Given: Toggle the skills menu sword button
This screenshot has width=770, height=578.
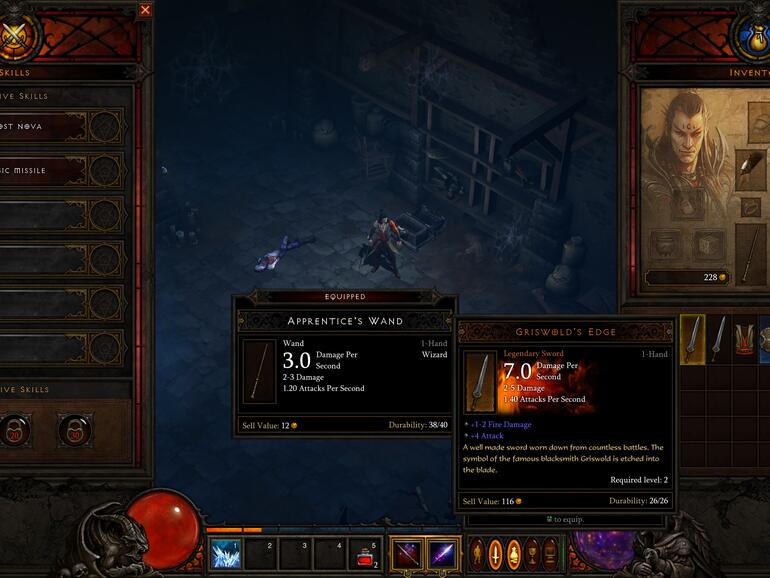Looking at the screenshot, I should coord(496,553).
